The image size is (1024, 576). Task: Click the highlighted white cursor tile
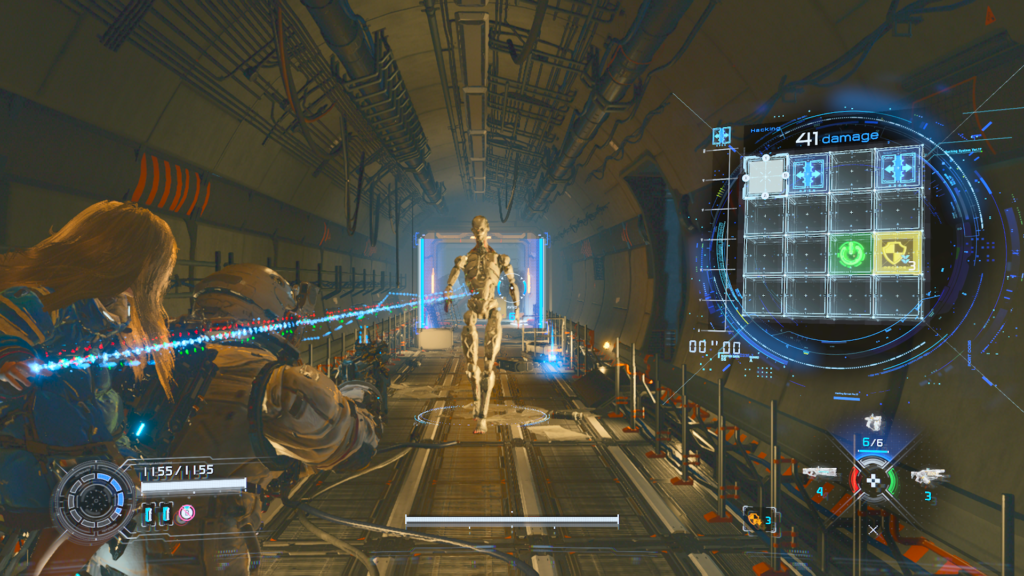[x=766, y=176]
